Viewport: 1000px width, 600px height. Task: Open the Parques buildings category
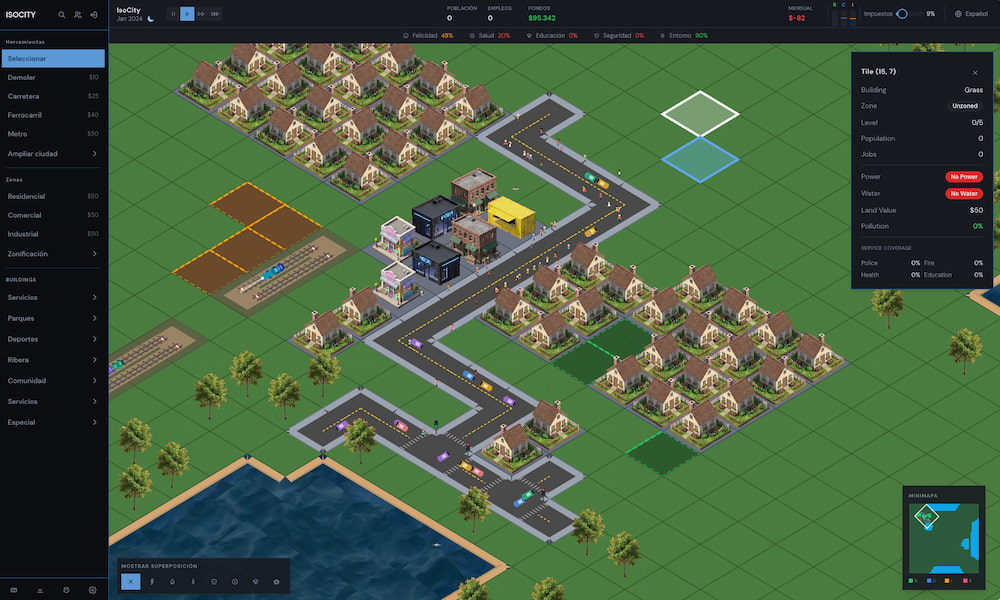click(x=53, y=318)
